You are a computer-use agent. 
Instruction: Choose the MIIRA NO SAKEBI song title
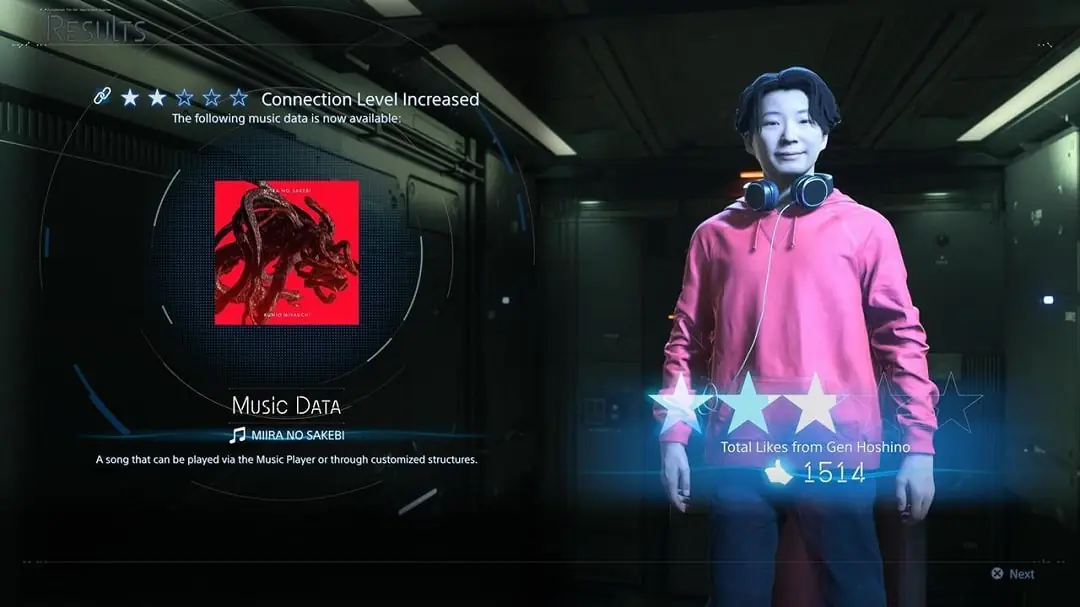pyautogui.click(x=297, y=435)
